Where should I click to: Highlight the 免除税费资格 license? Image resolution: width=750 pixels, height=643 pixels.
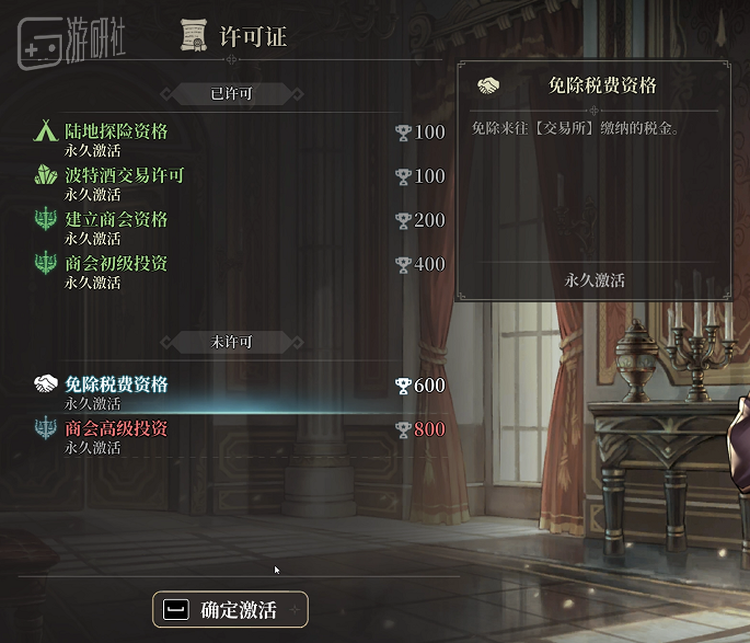click(117, 385)
